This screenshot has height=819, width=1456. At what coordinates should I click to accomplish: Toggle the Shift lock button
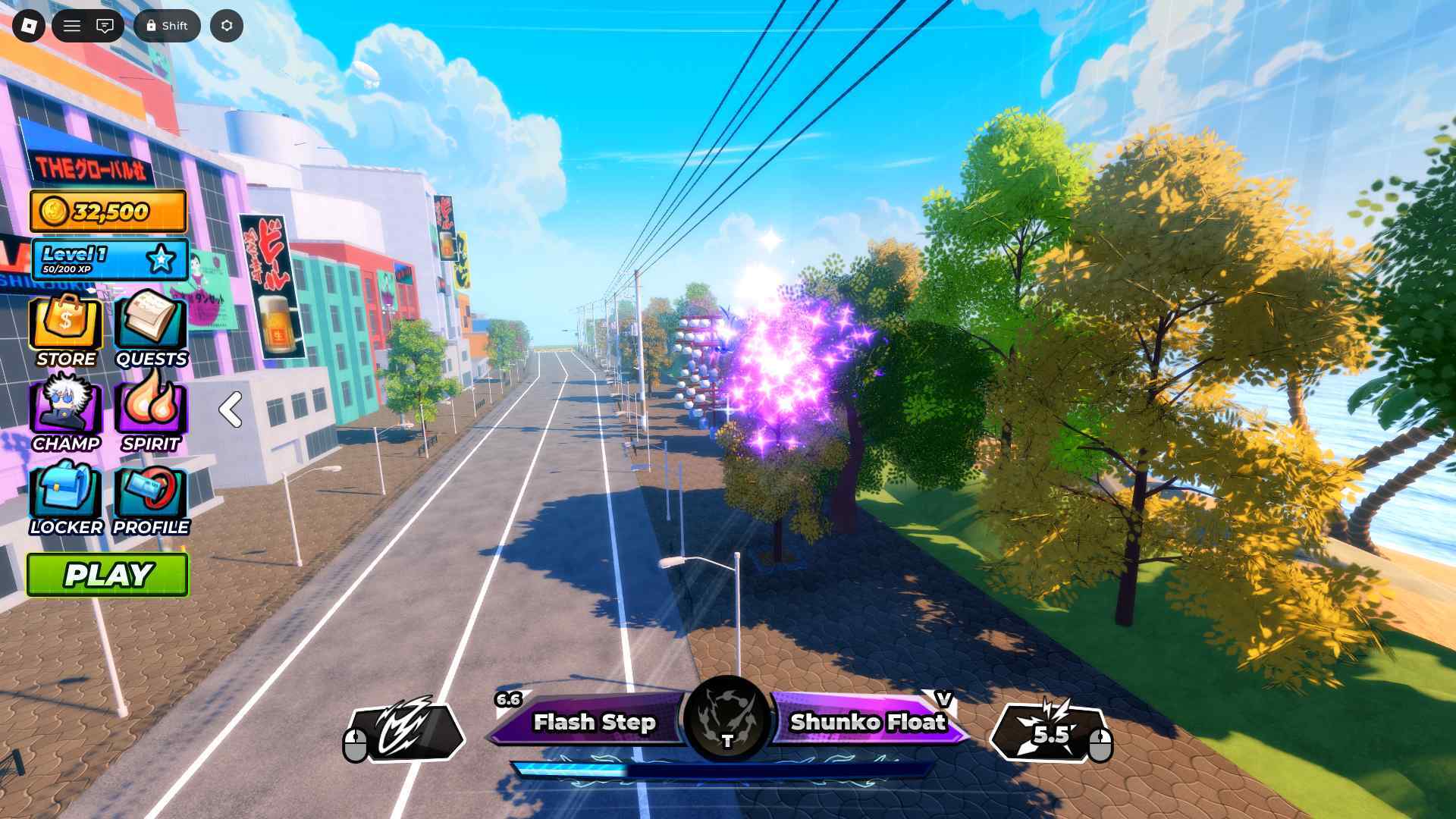point(167,26)
